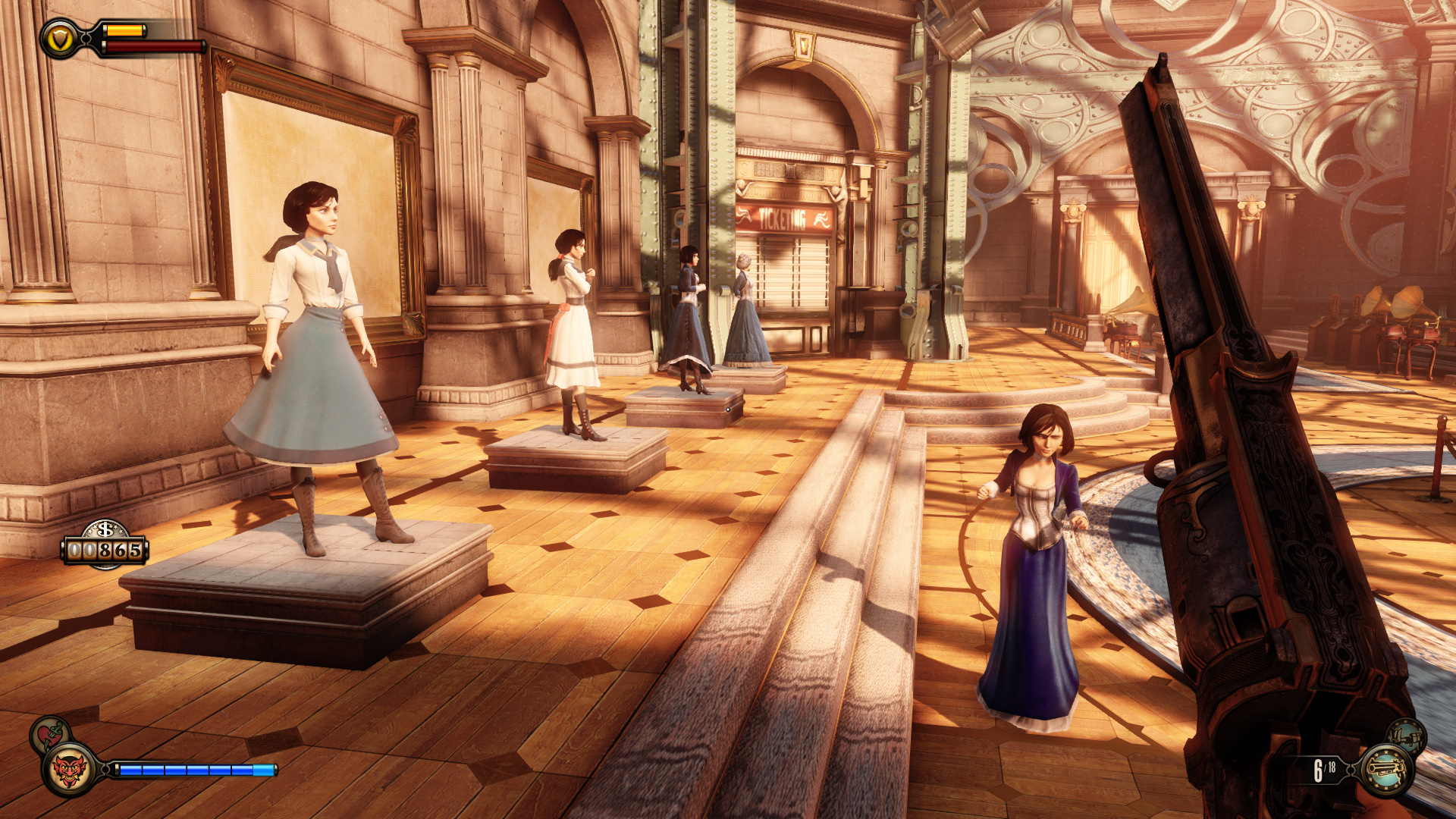This screenshot has height=819, width=1456.
Task: Click the equipped hand cannon weapon icon
Action: point(1387,770)
